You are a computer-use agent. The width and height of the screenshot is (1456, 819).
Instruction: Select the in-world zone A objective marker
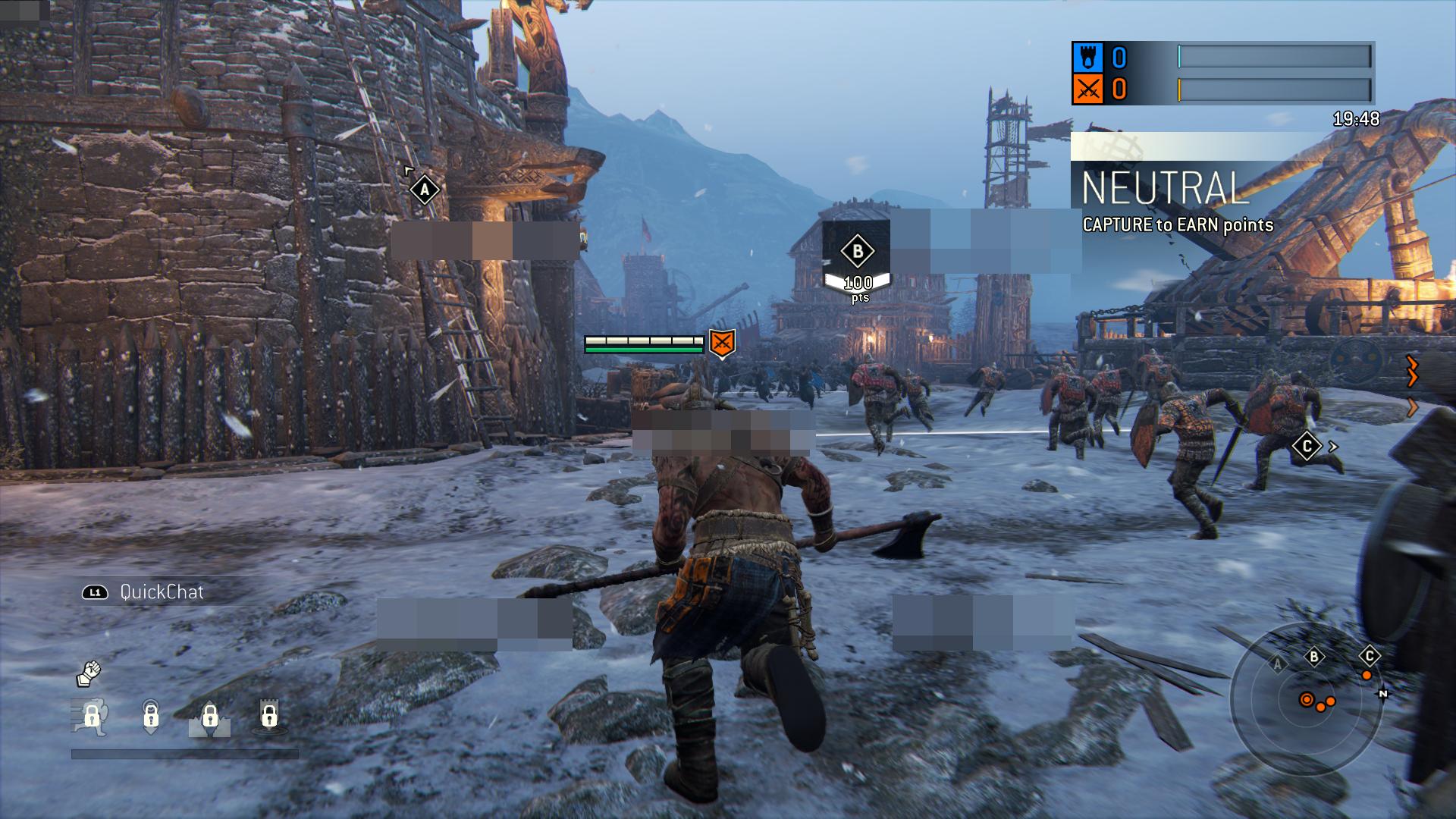(425, 190)
